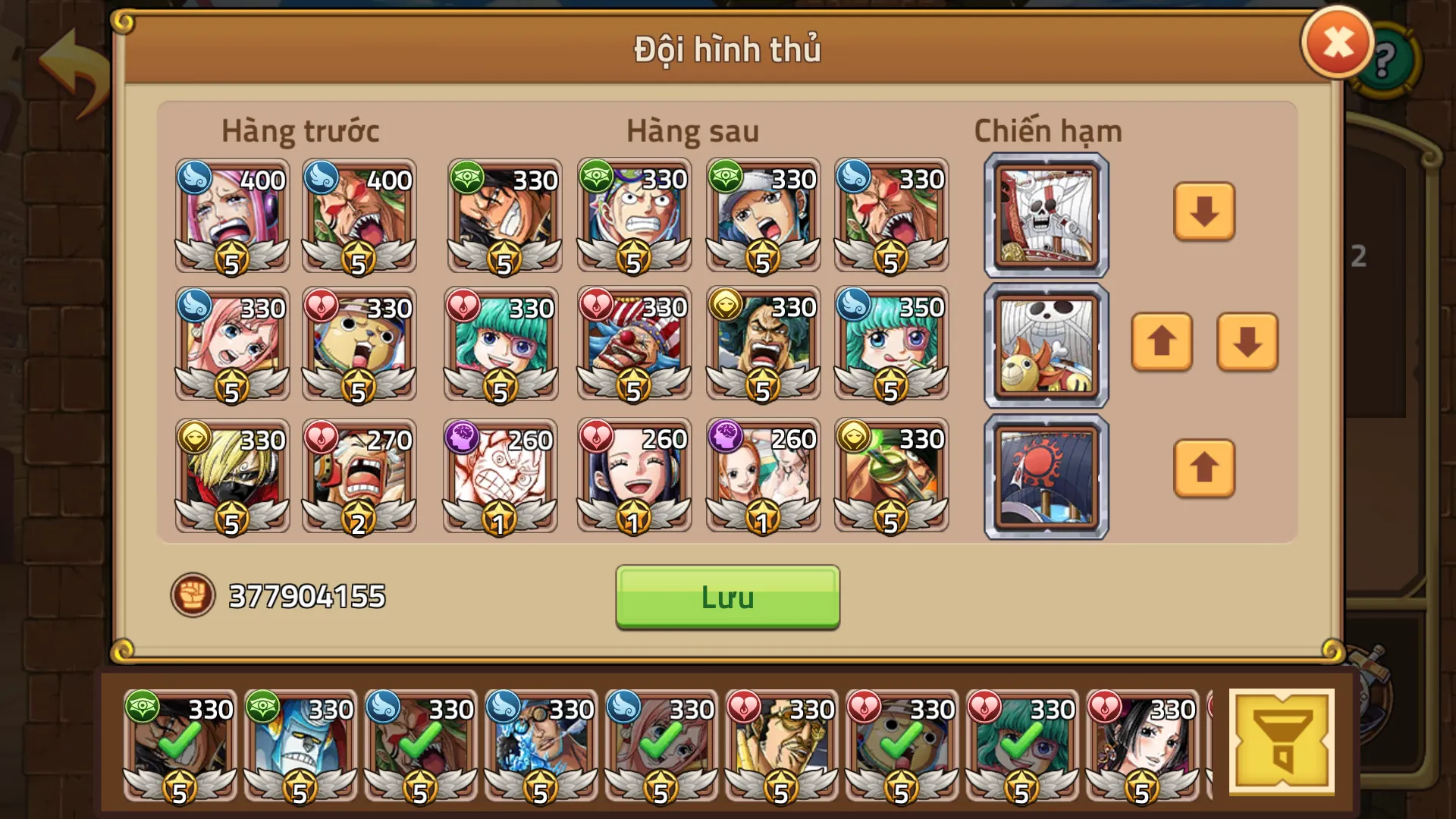Select the crying Bonney card under Hàng trước

[231, 216]
